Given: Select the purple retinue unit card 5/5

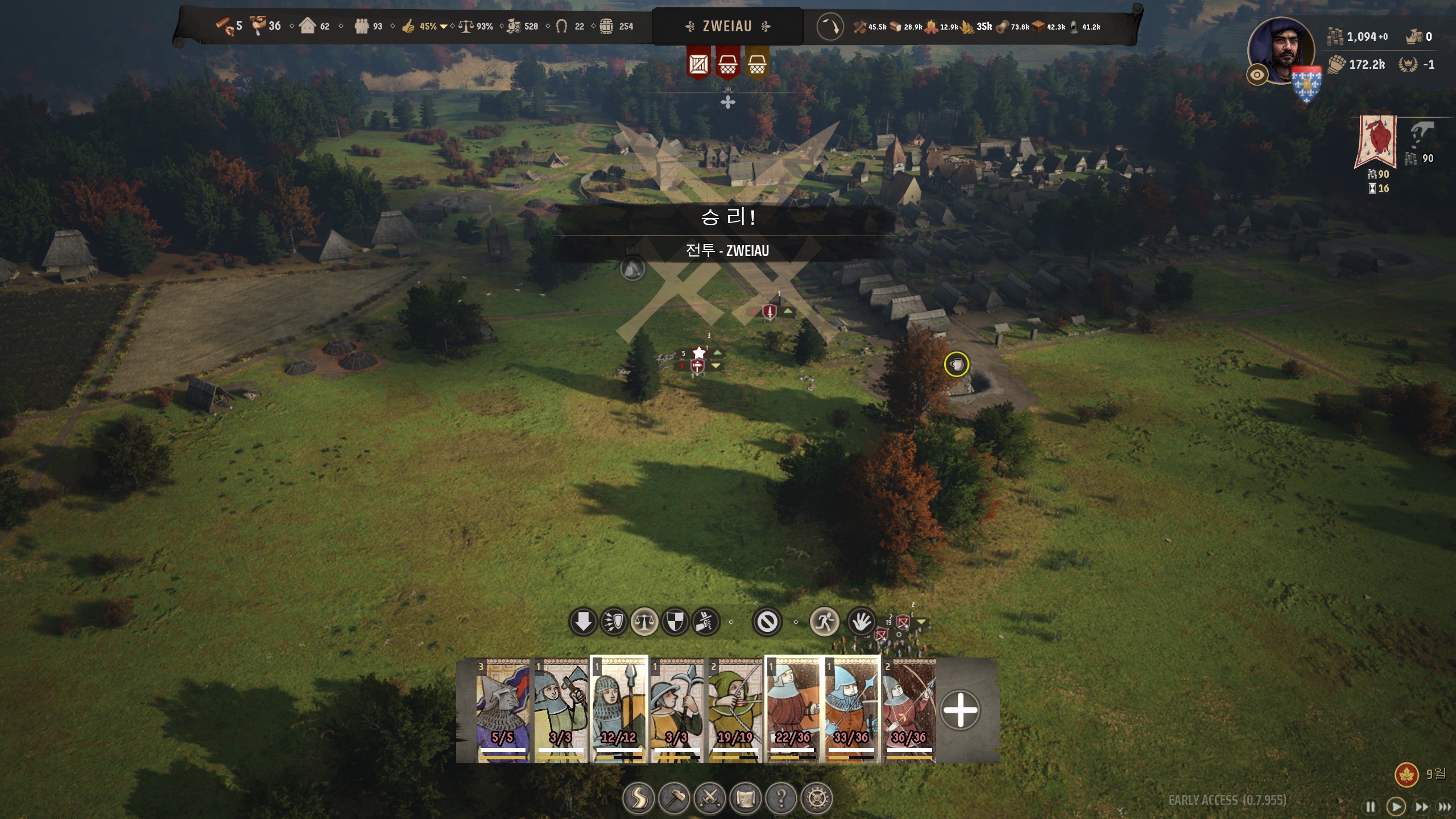Looking at the screenshot, I should click(x=503, y=710).
